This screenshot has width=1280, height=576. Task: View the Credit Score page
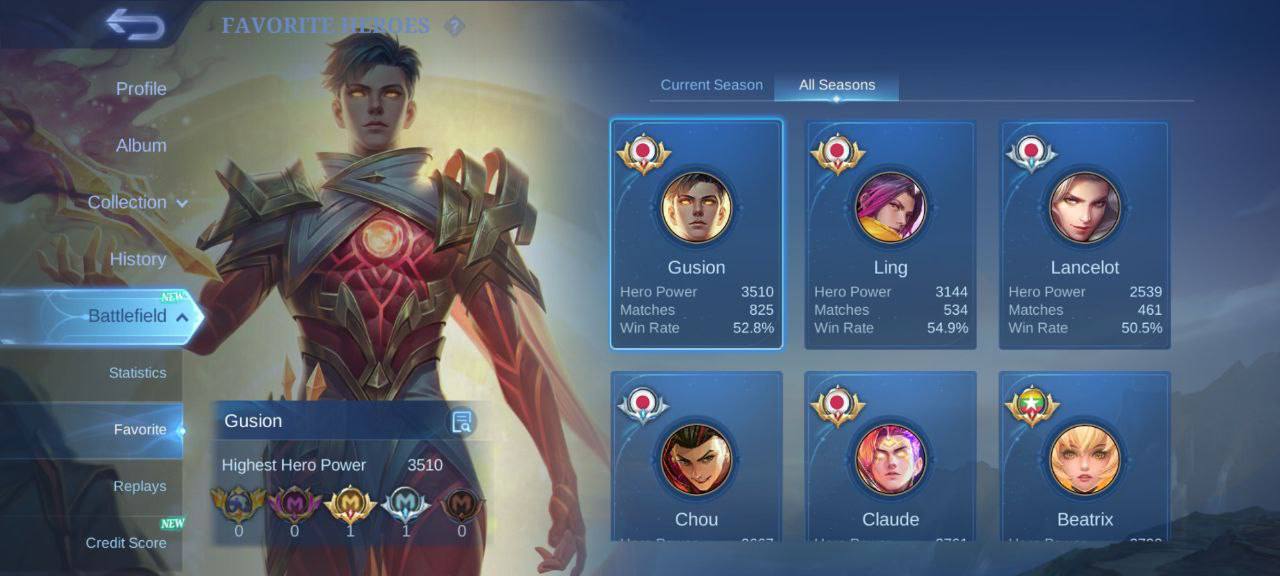click(126, 543)
